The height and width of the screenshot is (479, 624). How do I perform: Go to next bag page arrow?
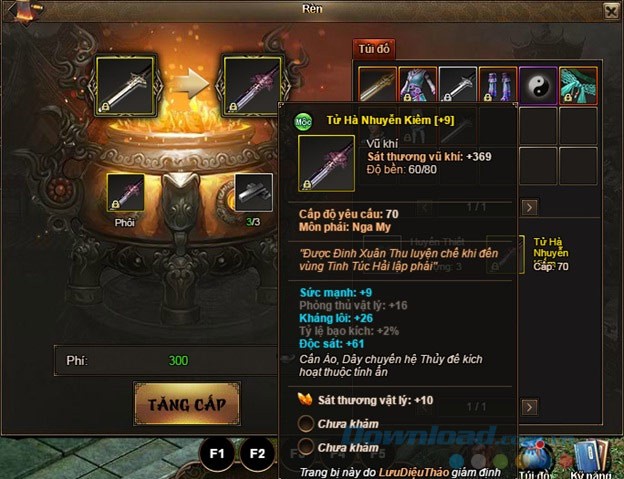(531, 208)
